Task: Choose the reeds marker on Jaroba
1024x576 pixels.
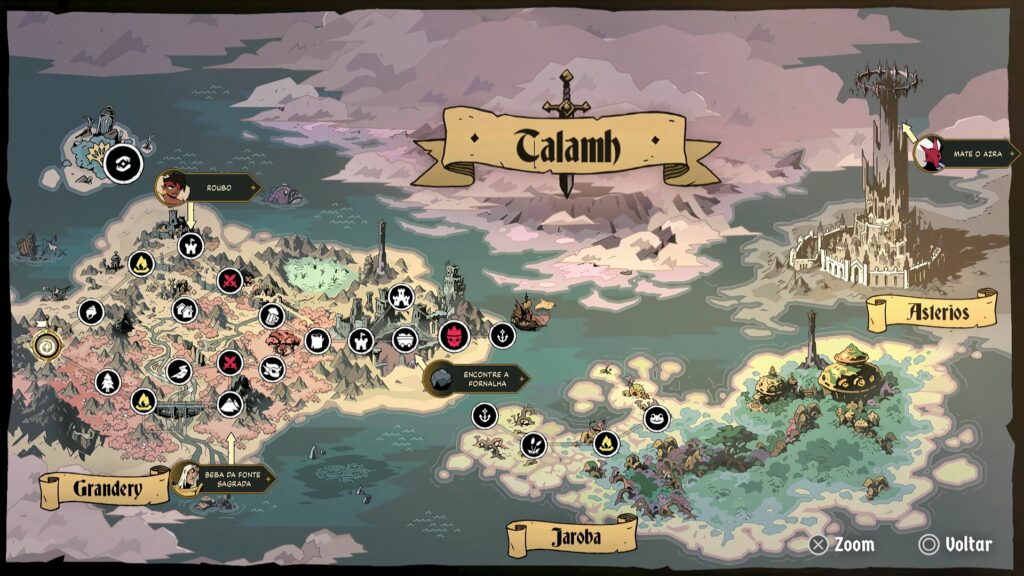Action: coord(533,444)
